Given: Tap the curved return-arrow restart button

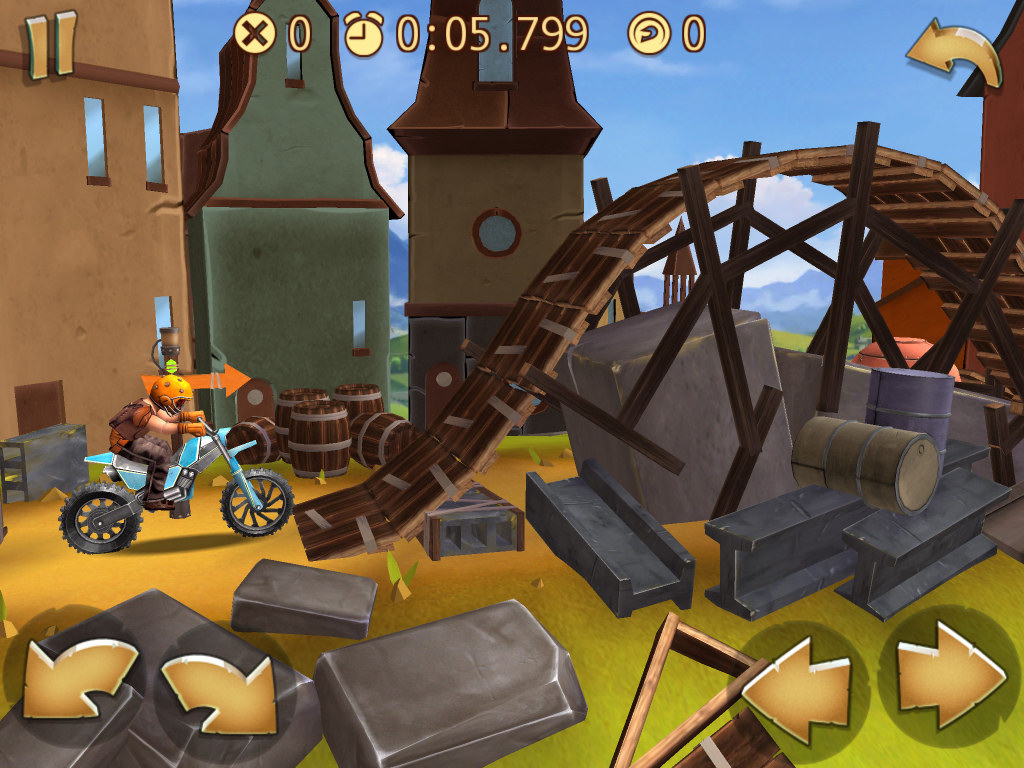Looking at the screenshot, I should [x=953, y=53].
